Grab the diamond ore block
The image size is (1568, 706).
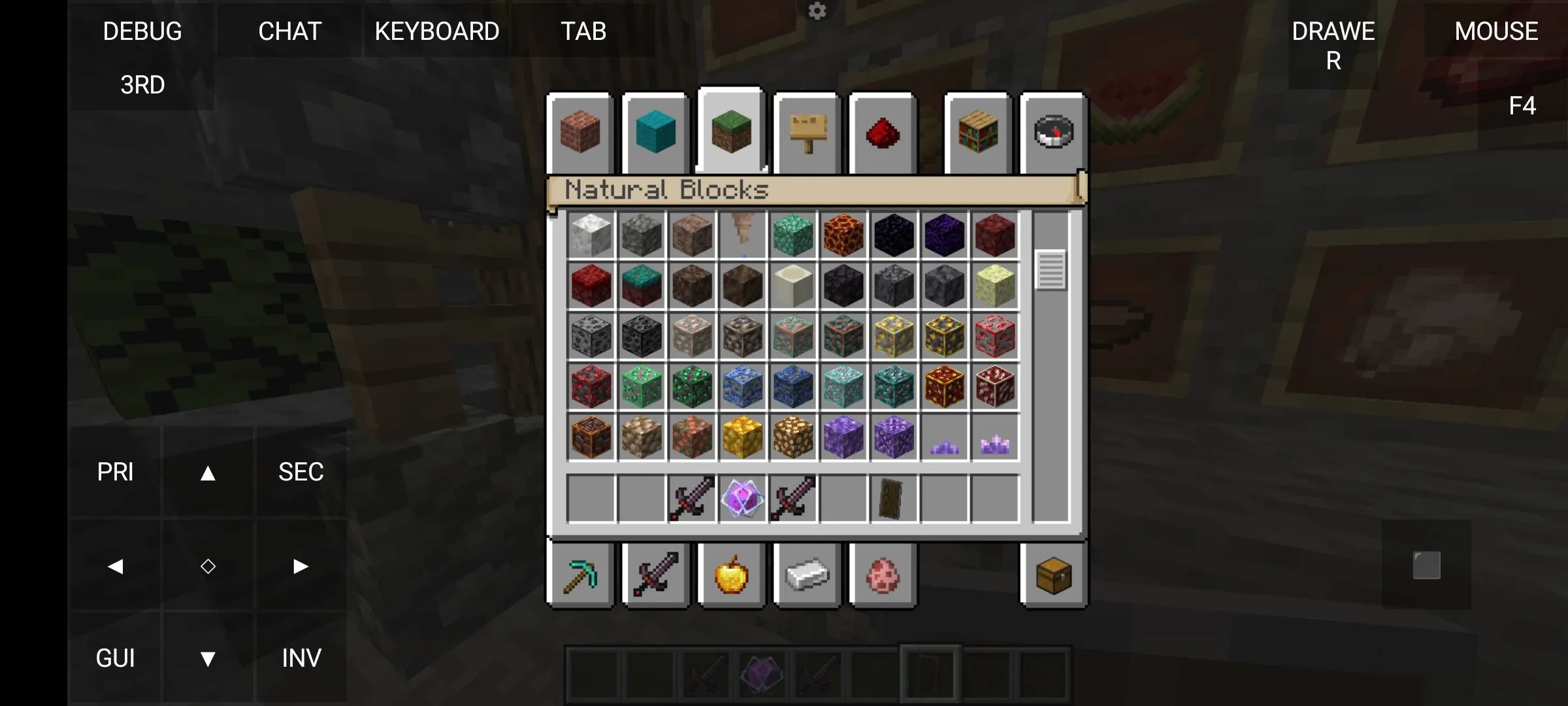point(843,388)
